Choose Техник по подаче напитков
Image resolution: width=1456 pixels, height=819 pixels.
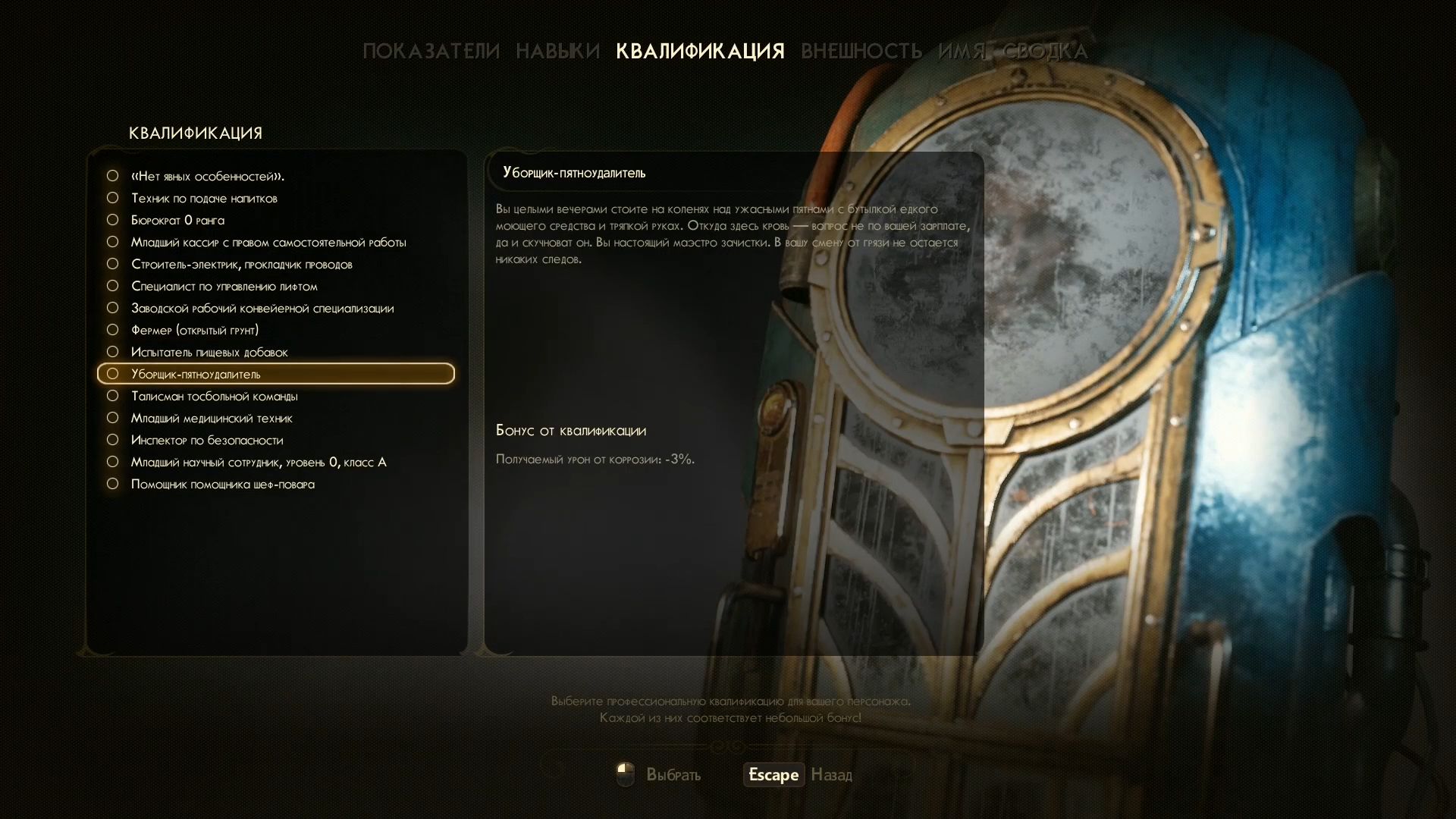[x=204, y=199]
